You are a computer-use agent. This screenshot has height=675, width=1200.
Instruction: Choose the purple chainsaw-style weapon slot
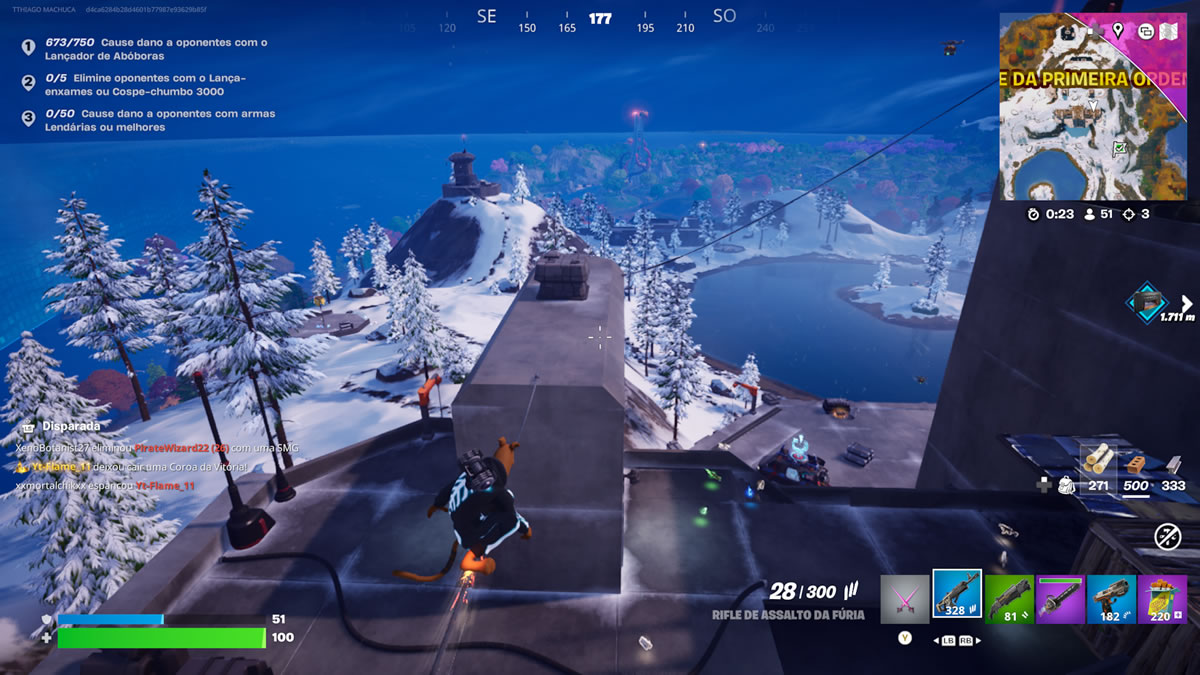[x=1060, y=599]
